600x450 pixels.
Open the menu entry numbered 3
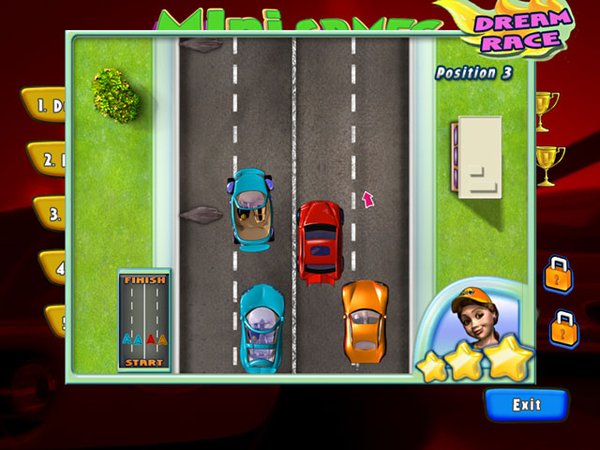[50, 211]
